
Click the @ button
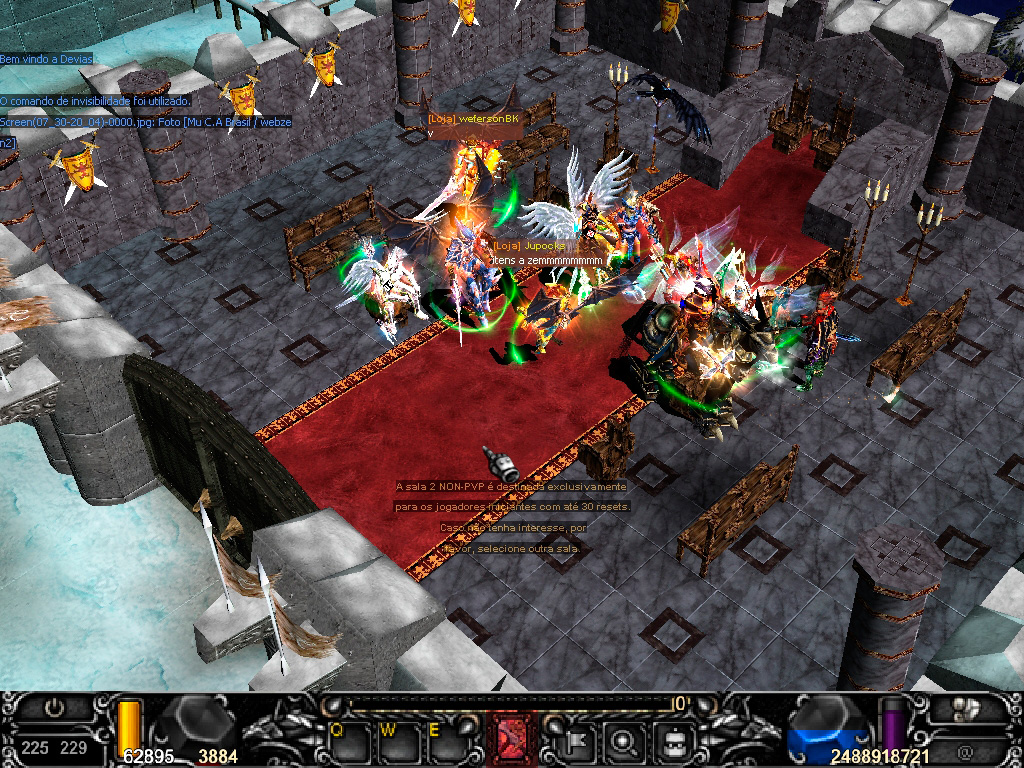964,748
